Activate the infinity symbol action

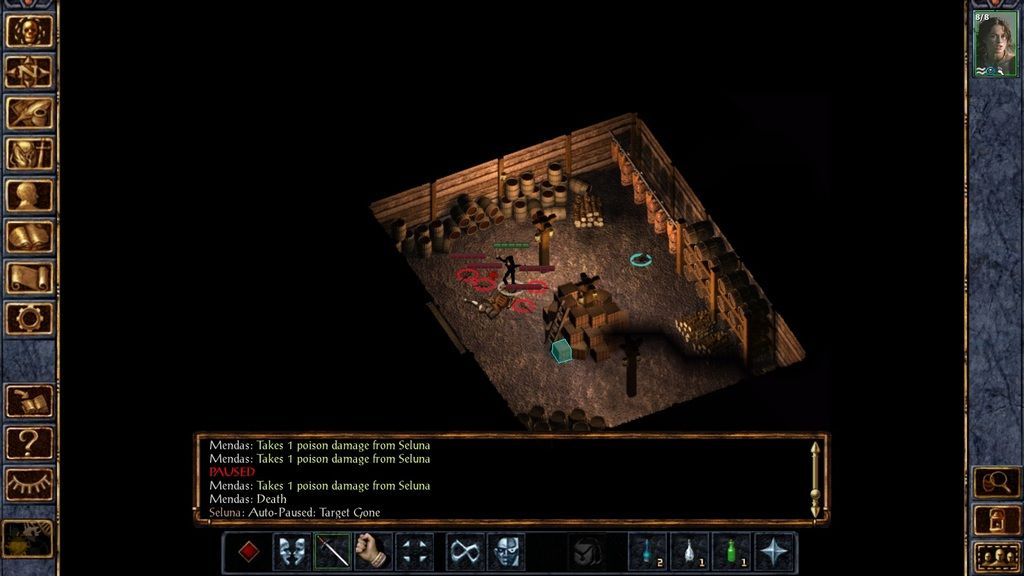464,552
